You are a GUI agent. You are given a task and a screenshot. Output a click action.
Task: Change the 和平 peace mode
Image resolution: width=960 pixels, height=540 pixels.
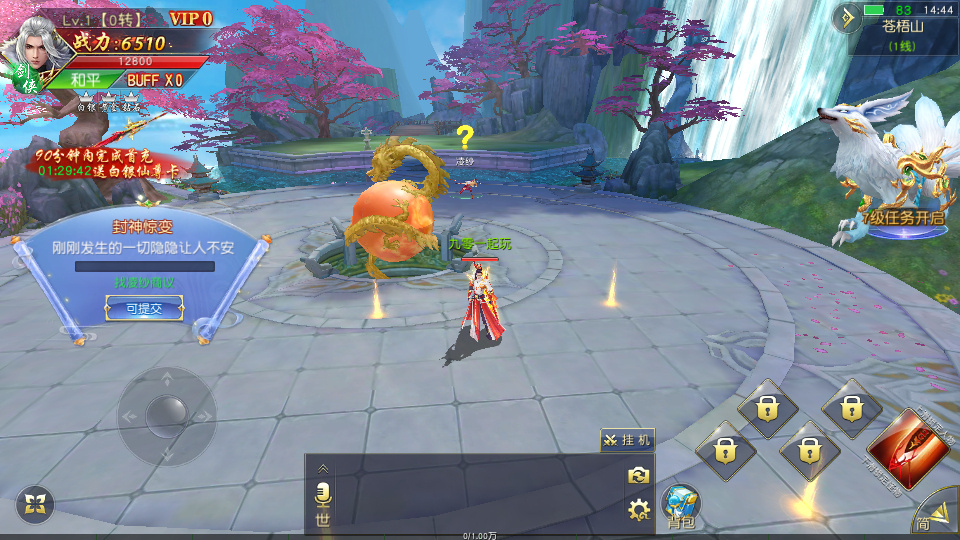(x=86, y=80)
